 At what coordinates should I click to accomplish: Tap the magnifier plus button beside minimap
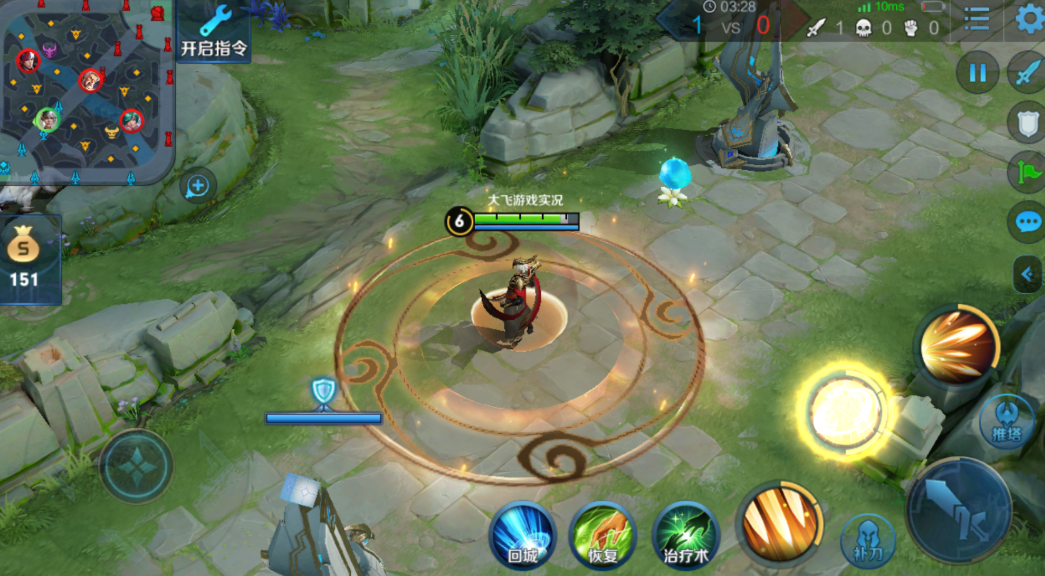[x=198, y=185]
